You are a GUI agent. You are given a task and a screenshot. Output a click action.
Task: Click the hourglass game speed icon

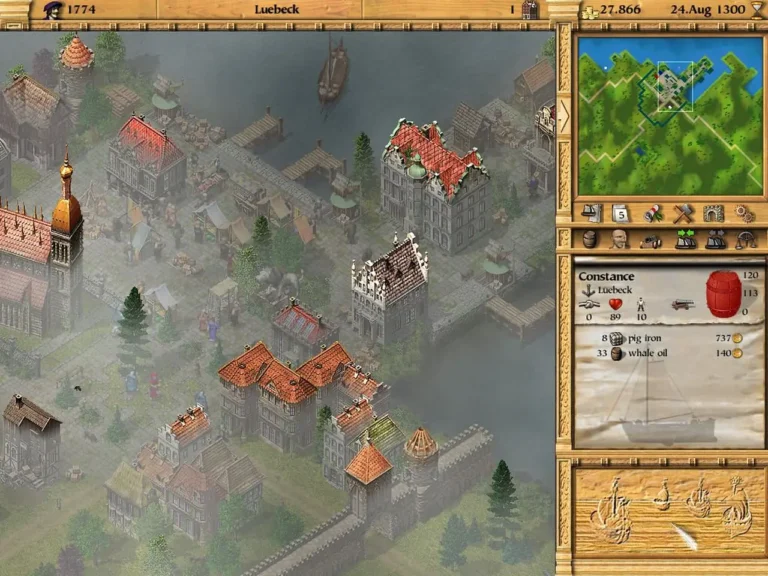757,9
